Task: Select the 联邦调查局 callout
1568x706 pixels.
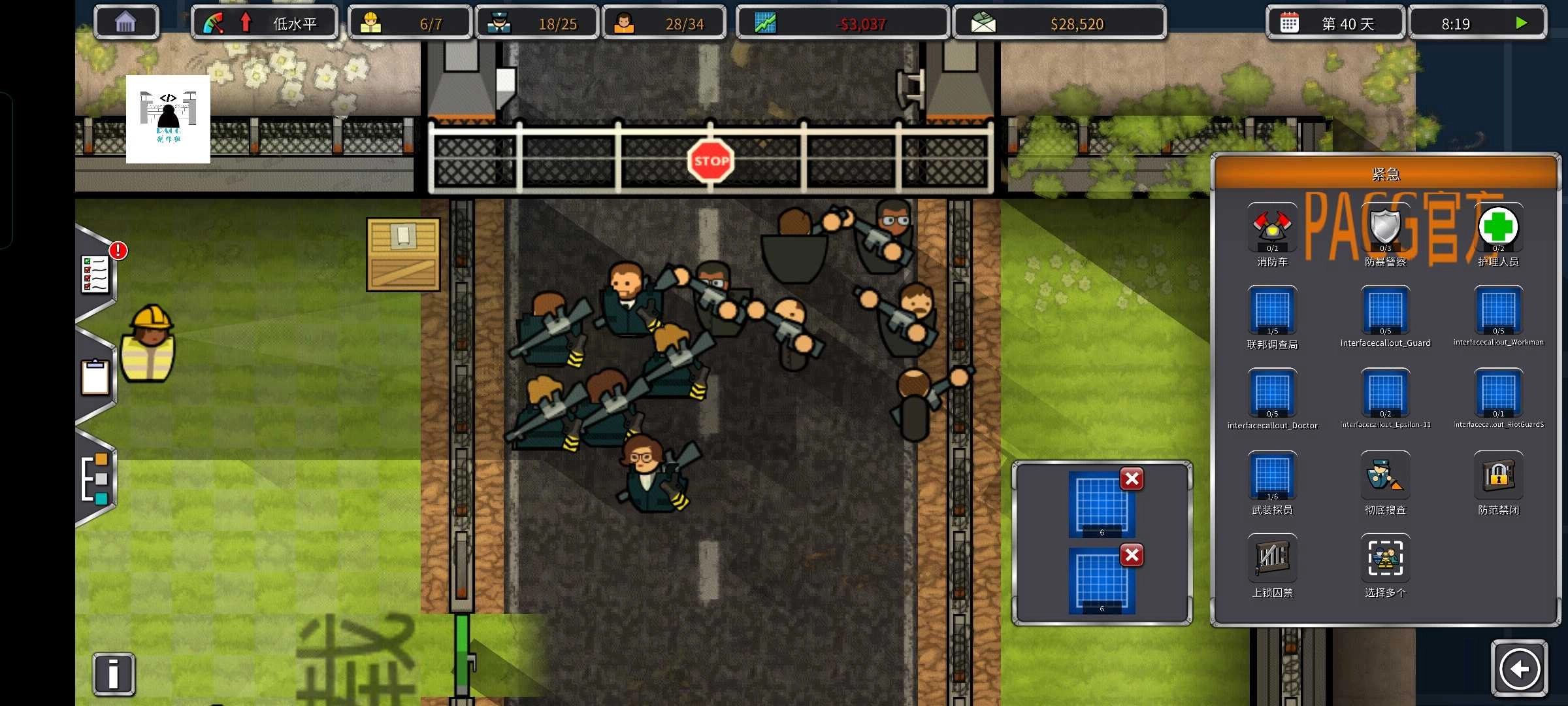Action: coord(1271,311)
